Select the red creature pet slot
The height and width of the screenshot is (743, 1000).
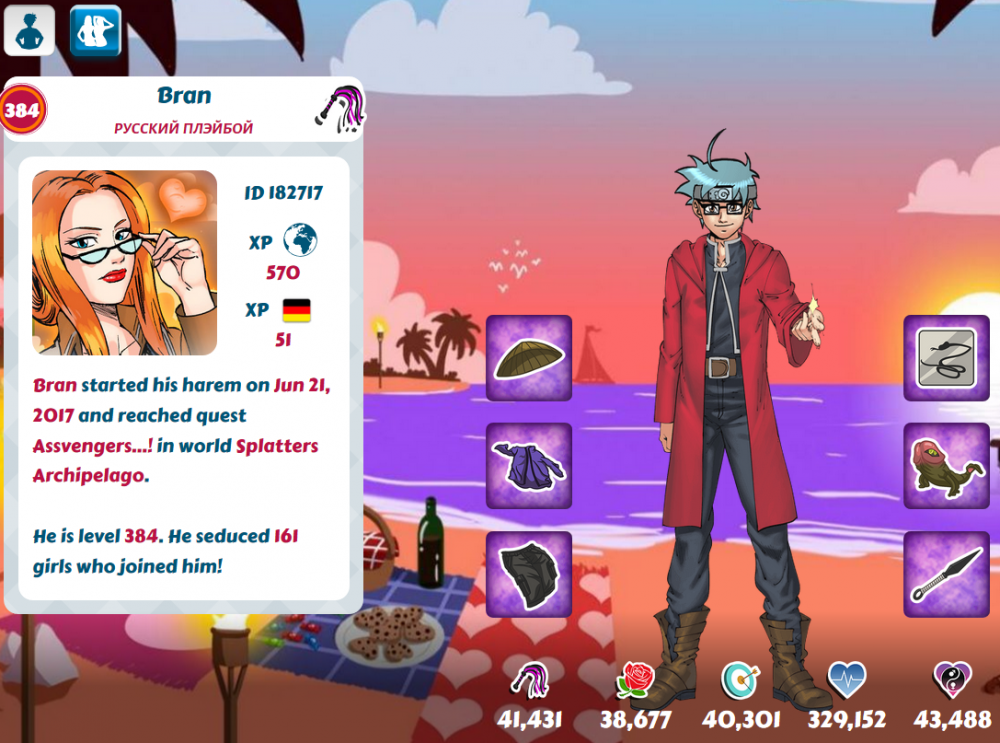(x=947, y=466)
